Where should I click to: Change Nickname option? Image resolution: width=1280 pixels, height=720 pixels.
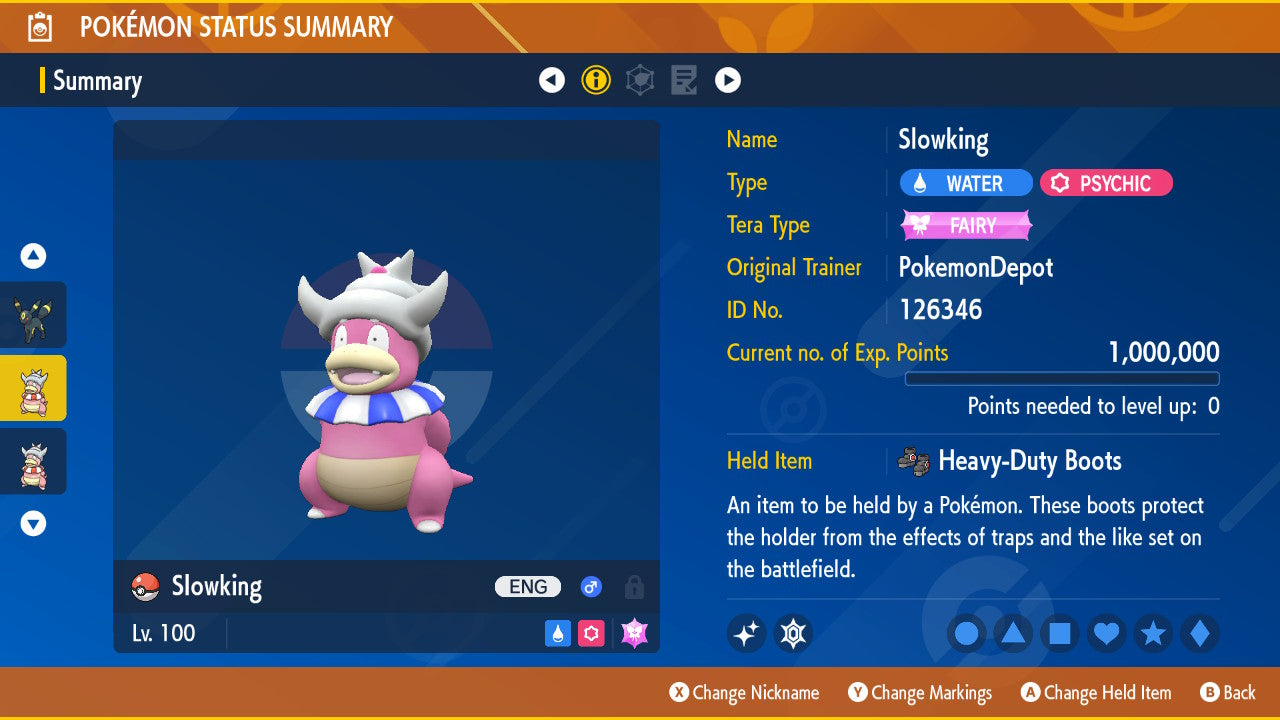click(744, 692)
